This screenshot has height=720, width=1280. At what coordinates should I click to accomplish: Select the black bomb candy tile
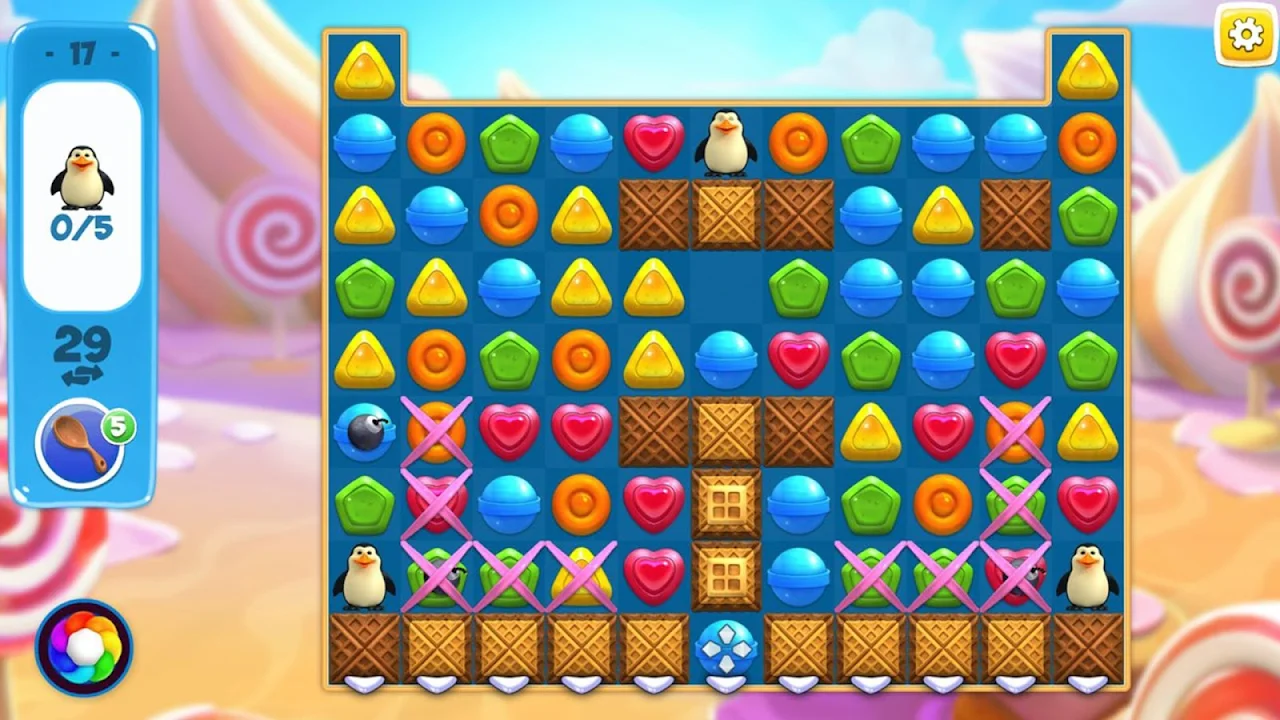(x=362, y=432)
